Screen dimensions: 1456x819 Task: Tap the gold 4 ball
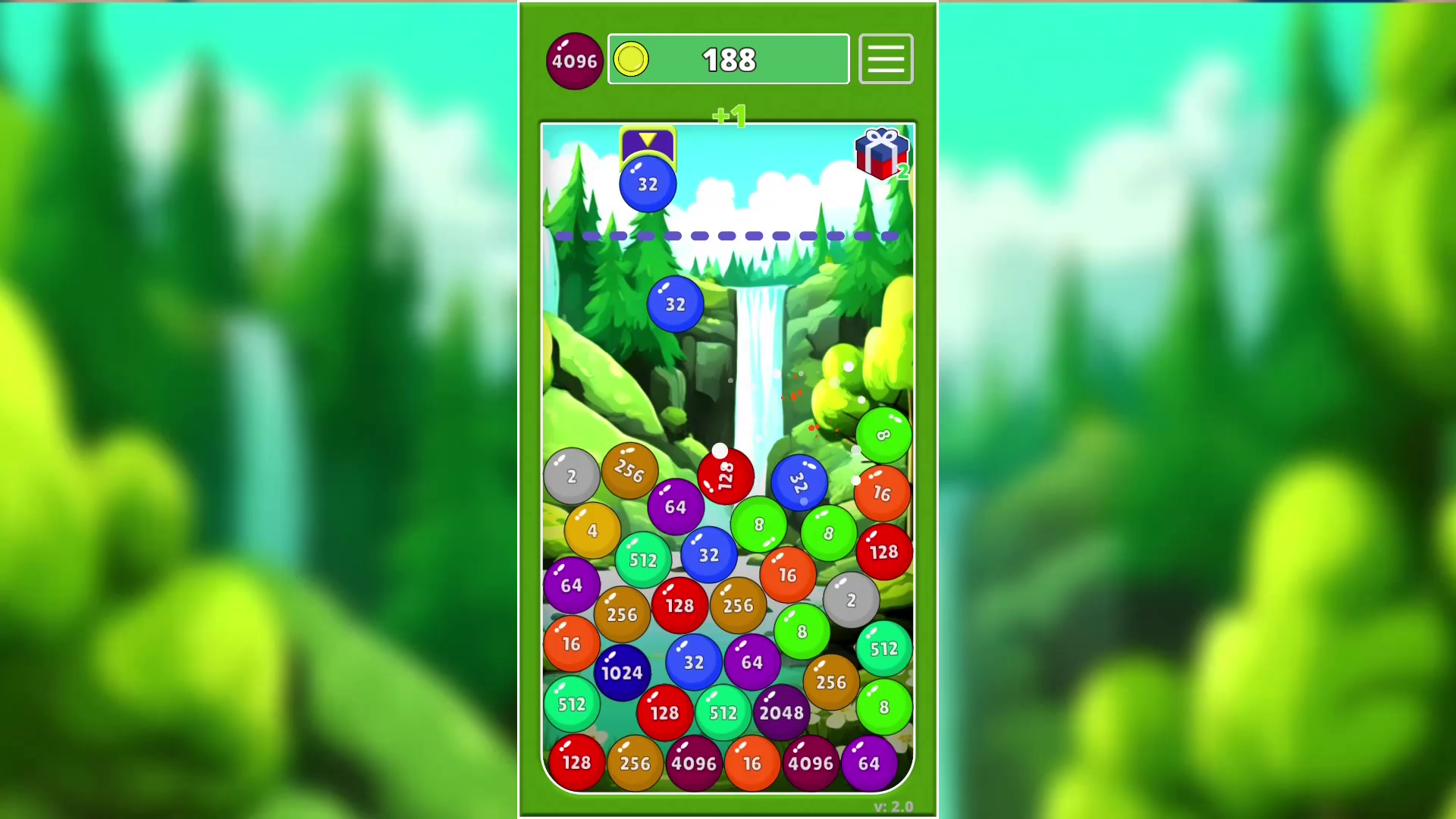[593, 530]
